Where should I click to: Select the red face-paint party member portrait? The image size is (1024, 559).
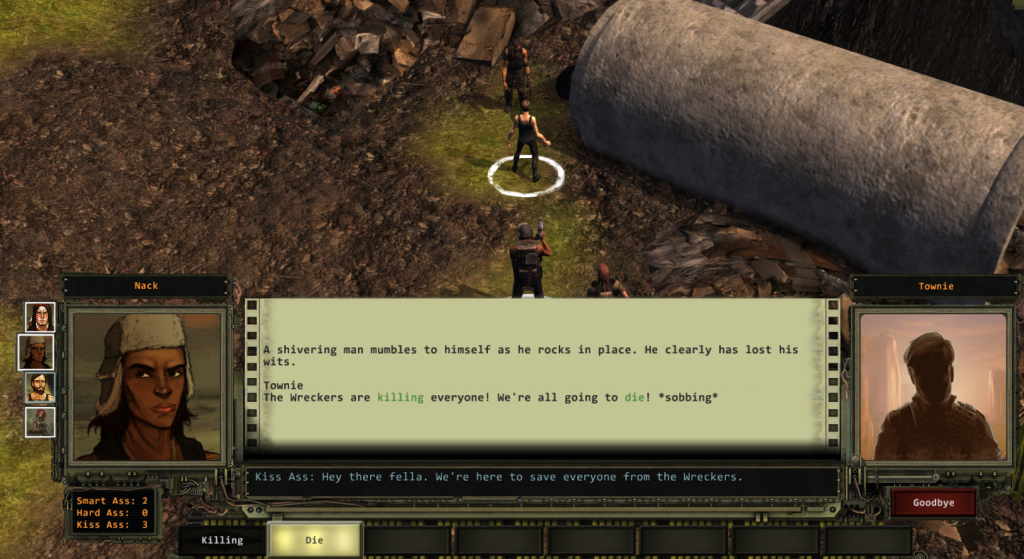[40, 317]
